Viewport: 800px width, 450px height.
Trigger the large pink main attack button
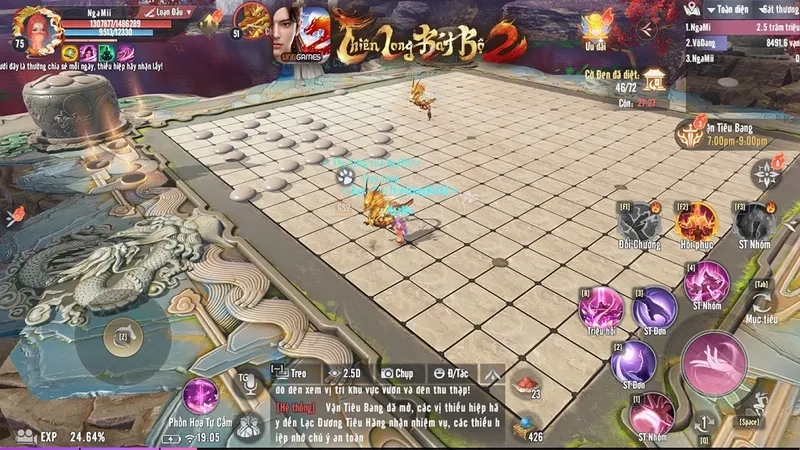(714, 362)
